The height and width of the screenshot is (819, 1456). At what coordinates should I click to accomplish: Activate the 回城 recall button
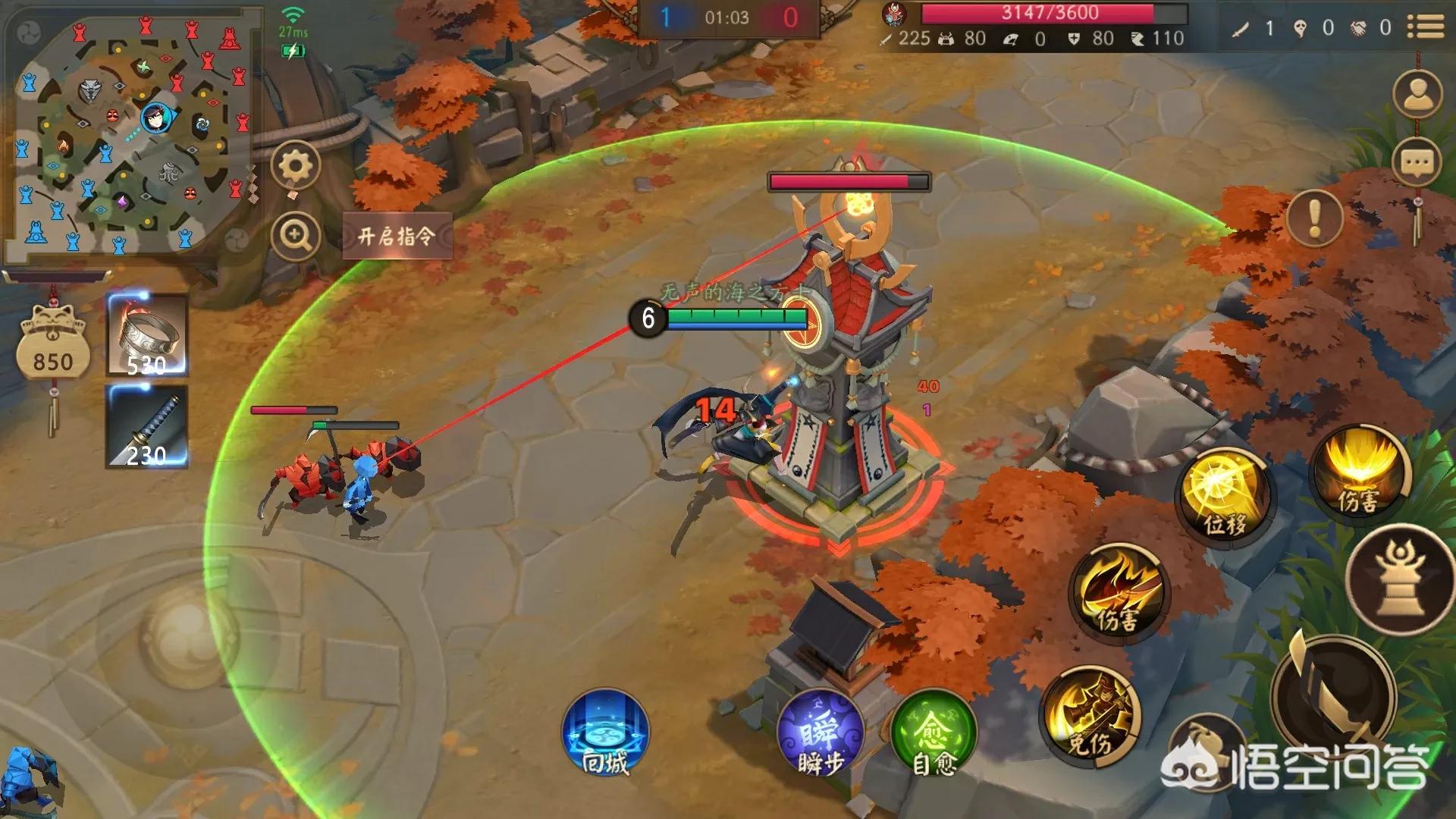coord(605,733)
